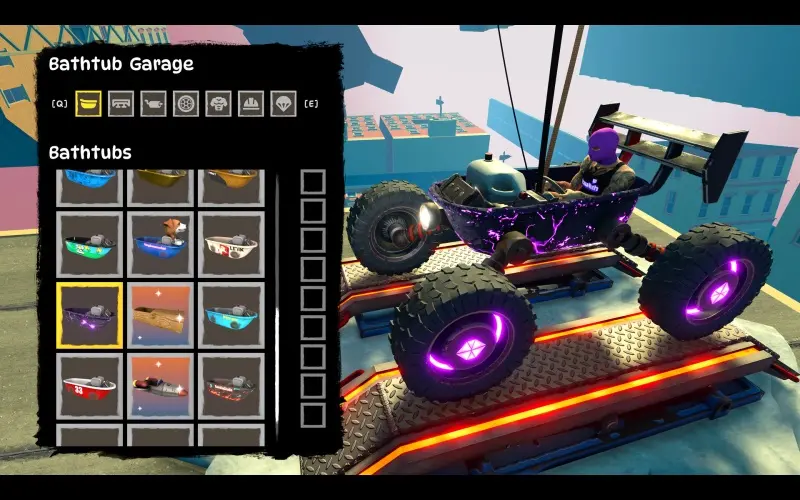Choose the black lava-cracked bathtub
This screenshot has height=500, width=800.
(x=231, y=386)
